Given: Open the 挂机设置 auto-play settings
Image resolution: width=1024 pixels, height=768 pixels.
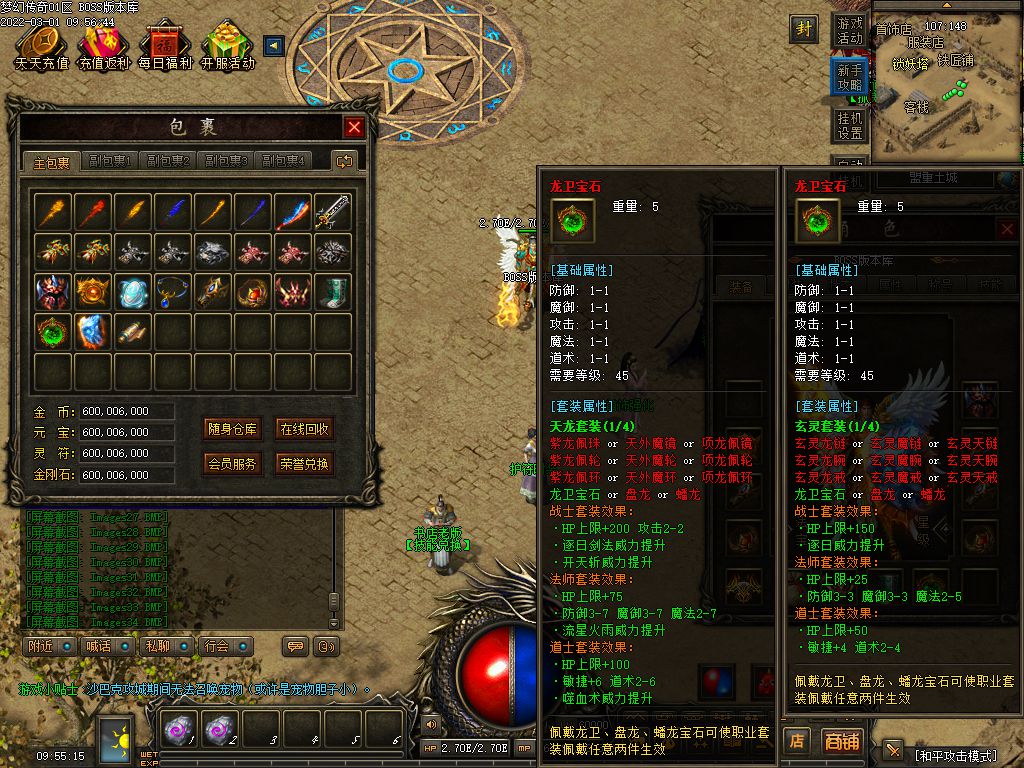Looking at the screenshot, I should 849,125.
